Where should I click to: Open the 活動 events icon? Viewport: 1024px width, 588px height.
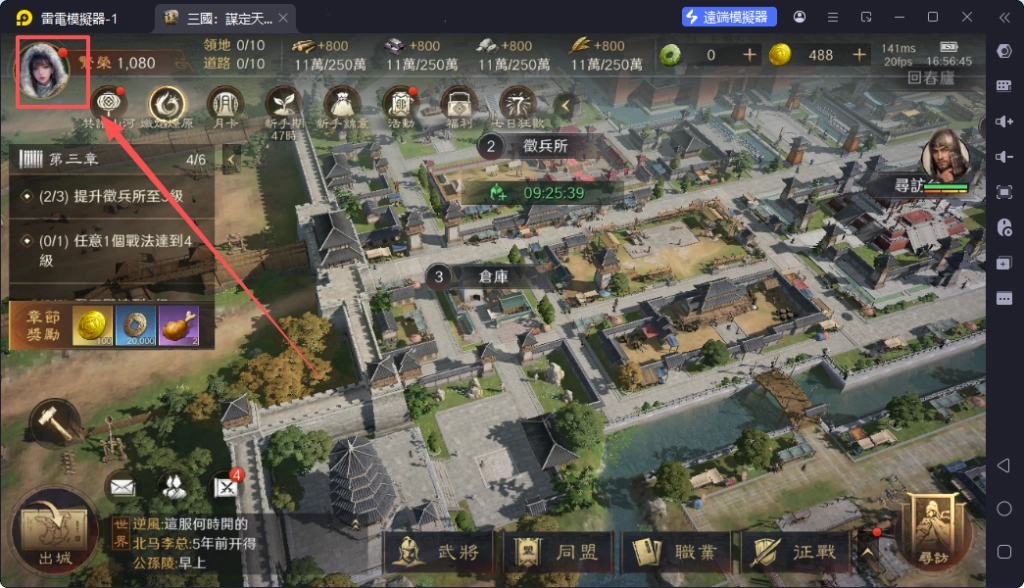coord(400,103)
